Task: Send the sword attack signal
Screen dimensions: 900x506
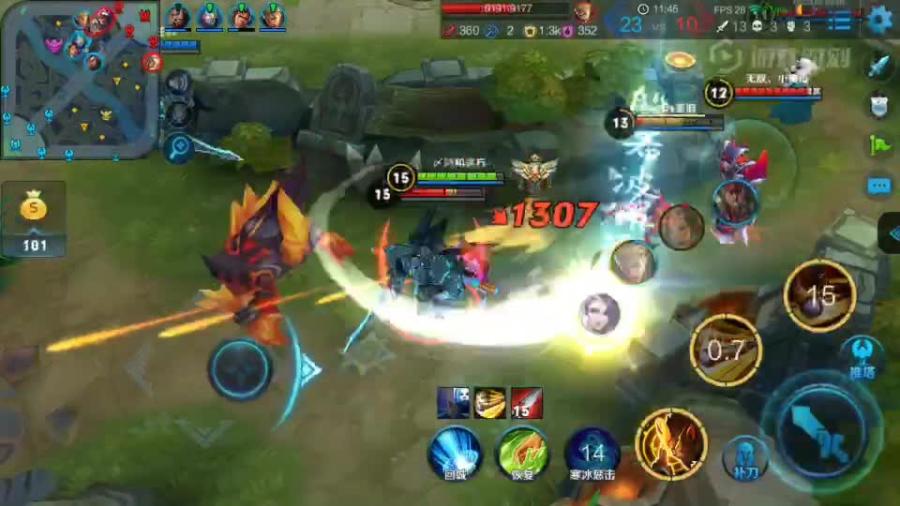Action: click(x=879, y=66)
